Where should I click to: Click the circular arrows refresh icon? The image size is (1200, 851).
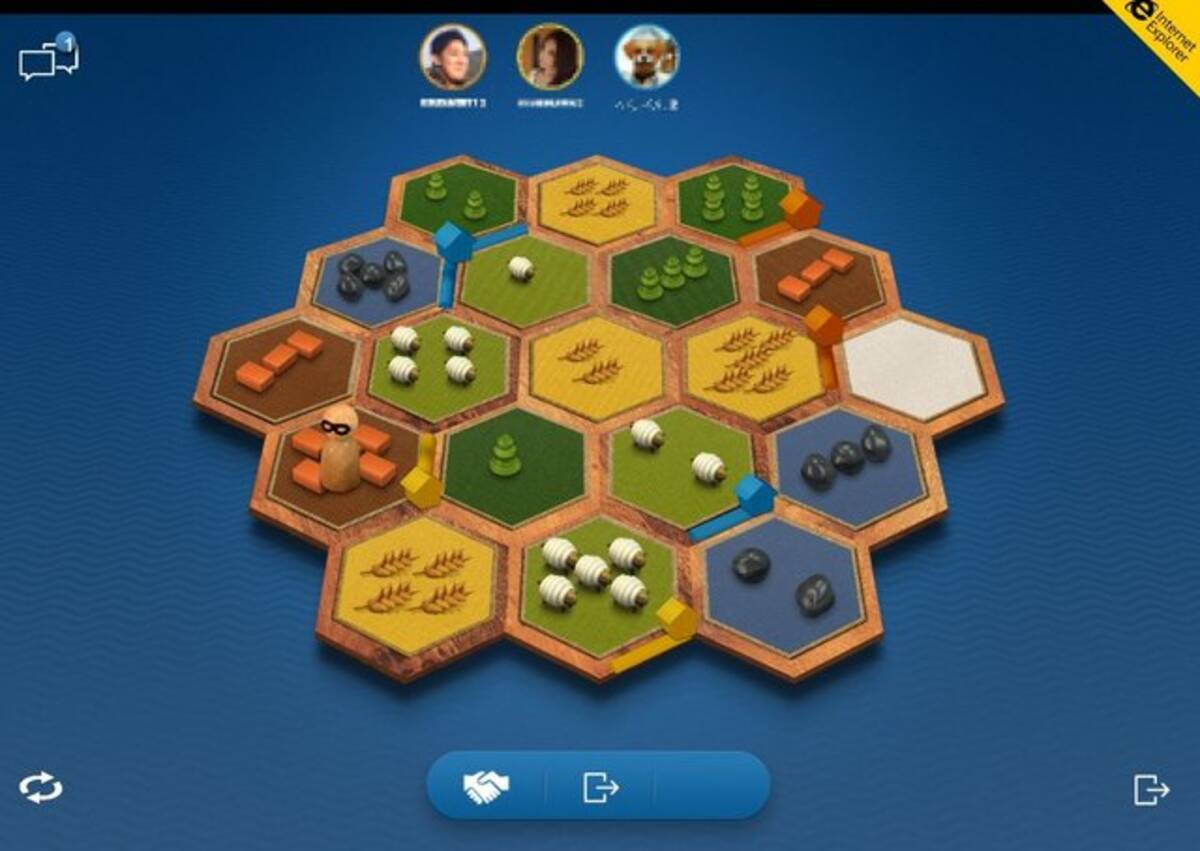click(x=41, y=788)
